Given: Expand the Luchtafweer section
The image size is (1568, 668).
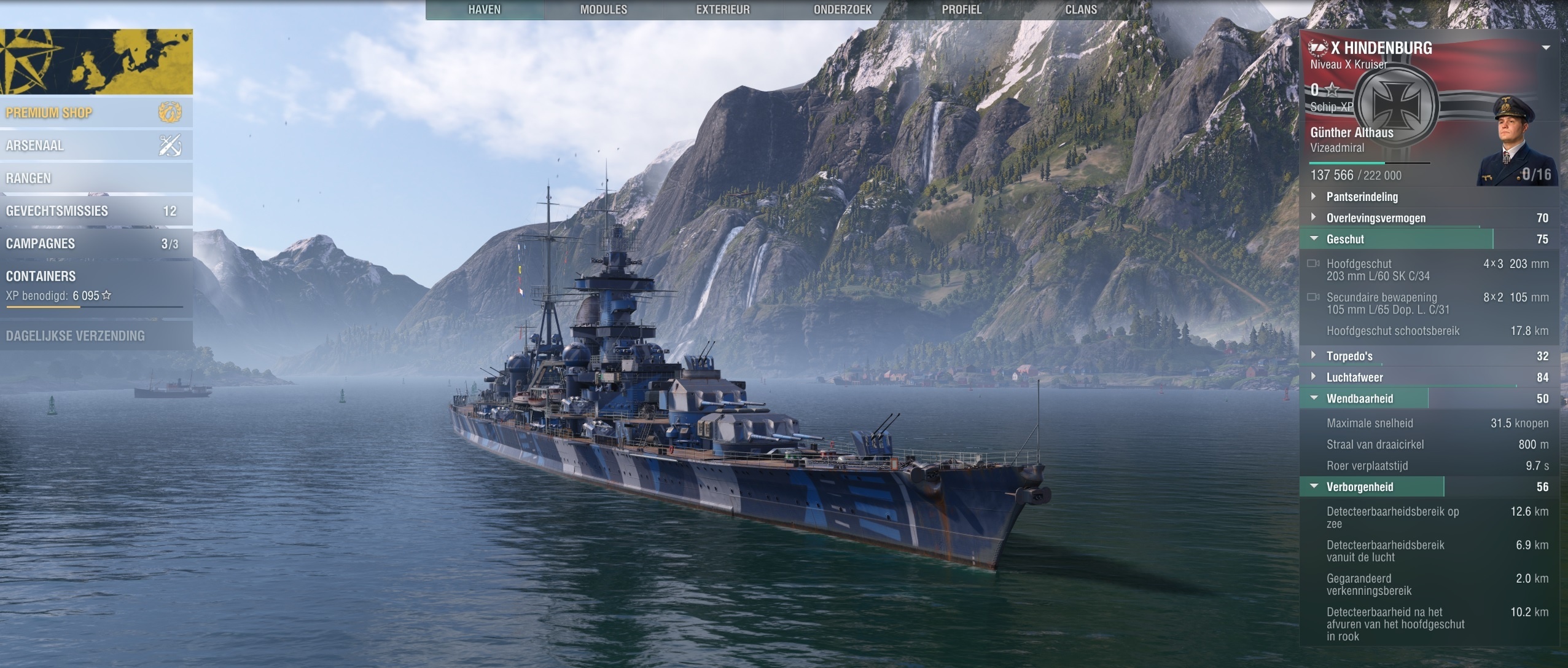Looking at the screenshot, I should [x=1354, y=377].
